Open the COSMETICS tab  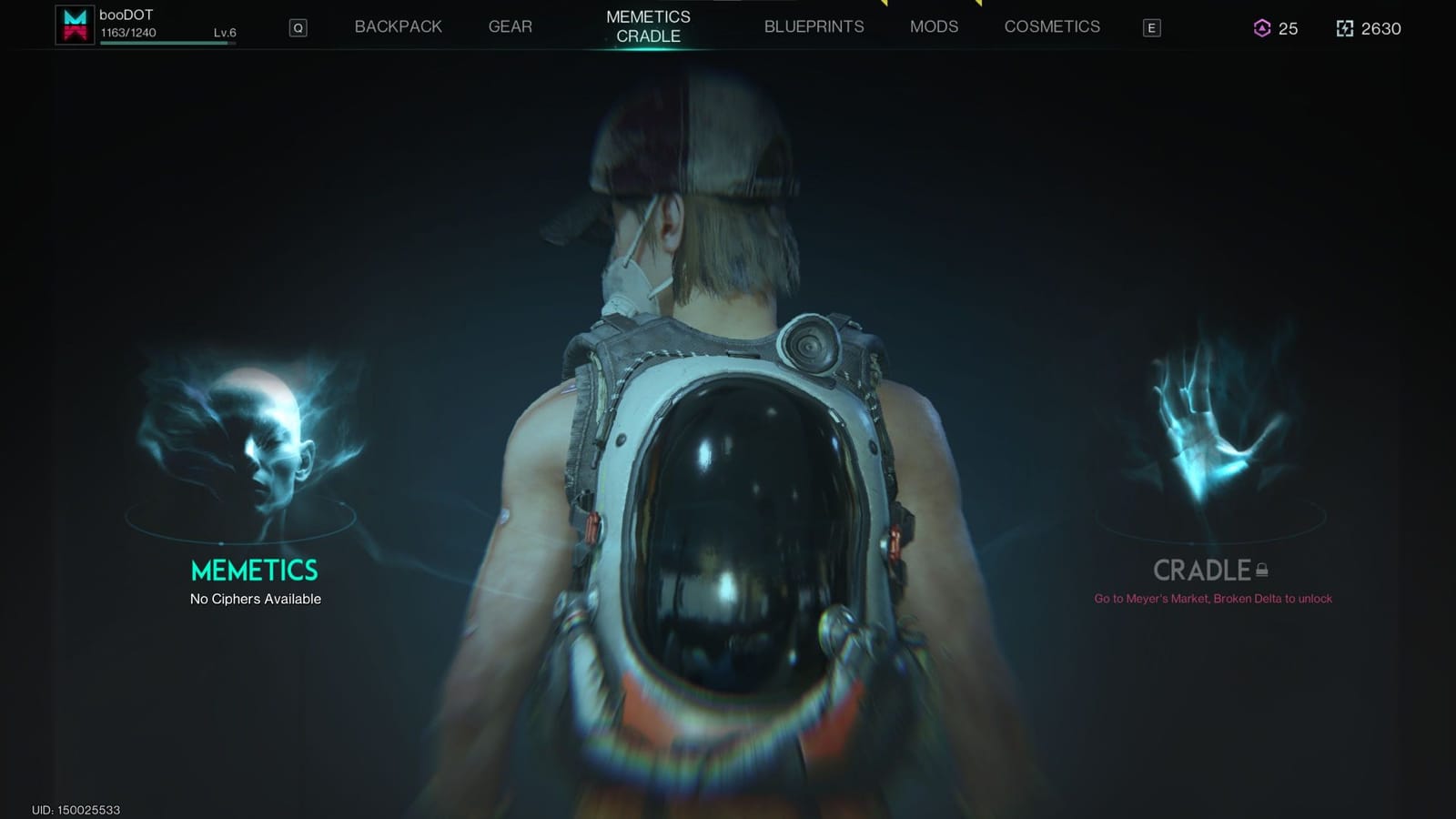coord(1051,26)
